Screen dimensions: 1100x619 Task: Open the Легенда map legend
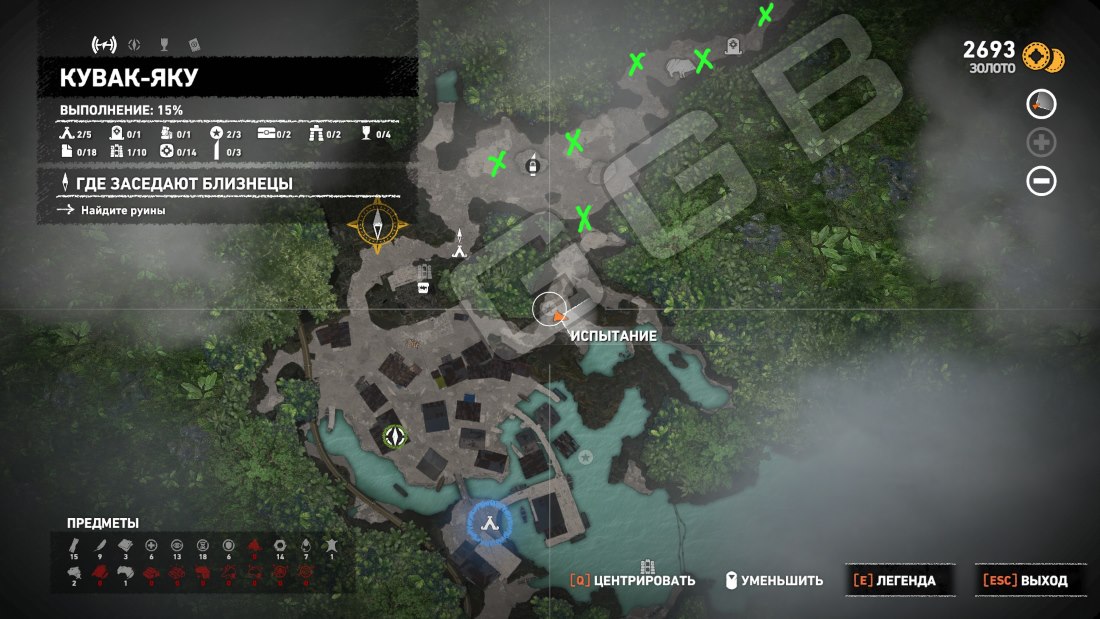(x=892, y=580)
